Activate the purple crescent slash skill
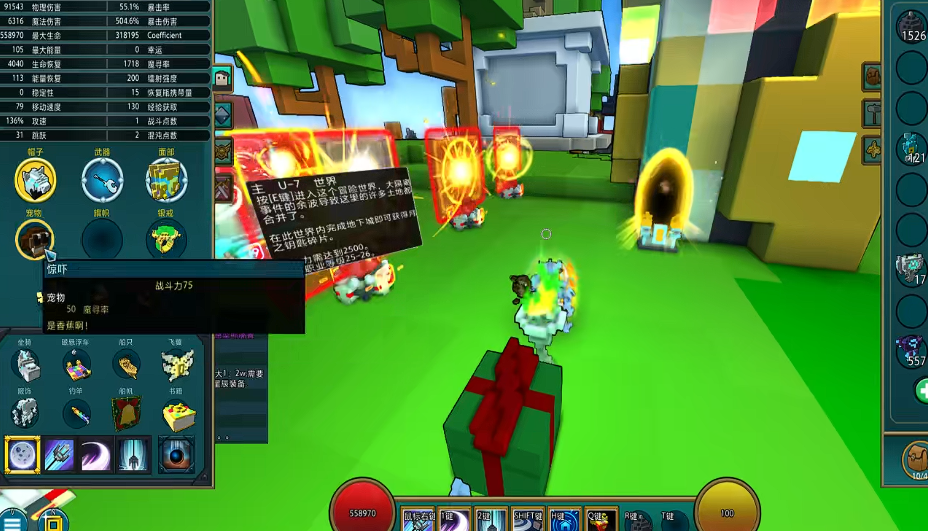The height and width of the screenshot is (531, 928). tap(96, 455)
